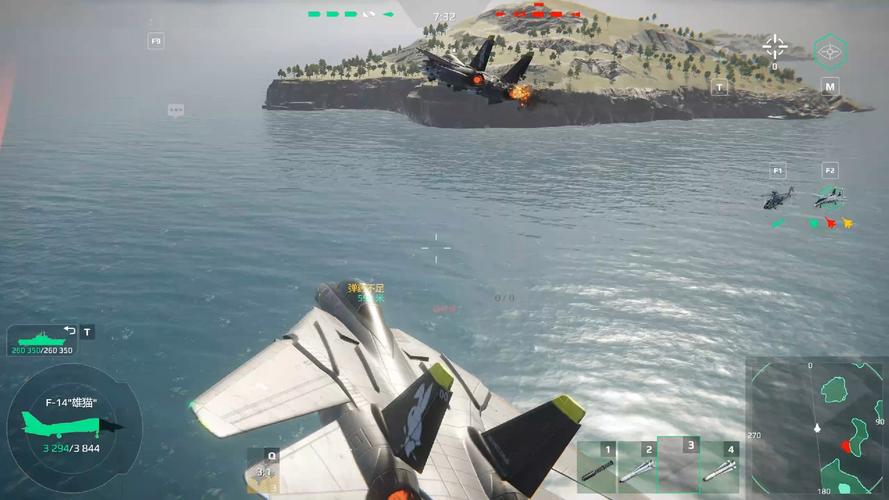Viewport: 889px width, 500px height.
Task: Toggle the hexagon eye view icon
Action: 830,51
